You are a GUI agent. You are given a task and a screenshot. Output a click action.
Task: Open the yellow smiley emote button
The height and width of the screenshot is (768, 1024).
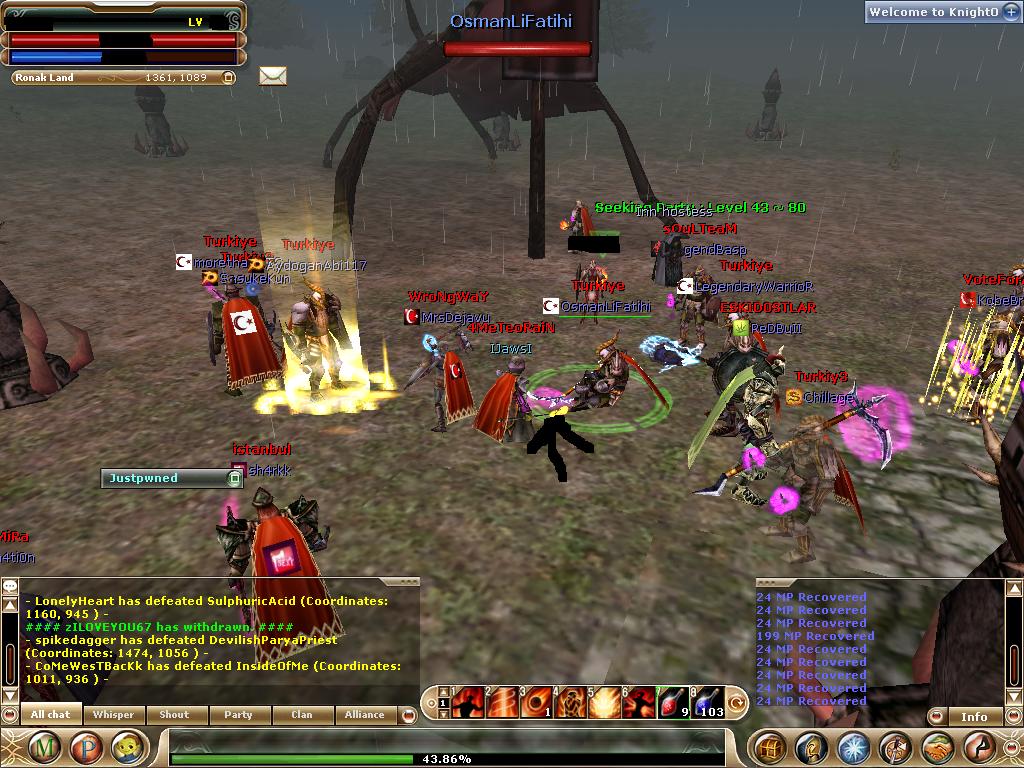(x=124, y=747)
